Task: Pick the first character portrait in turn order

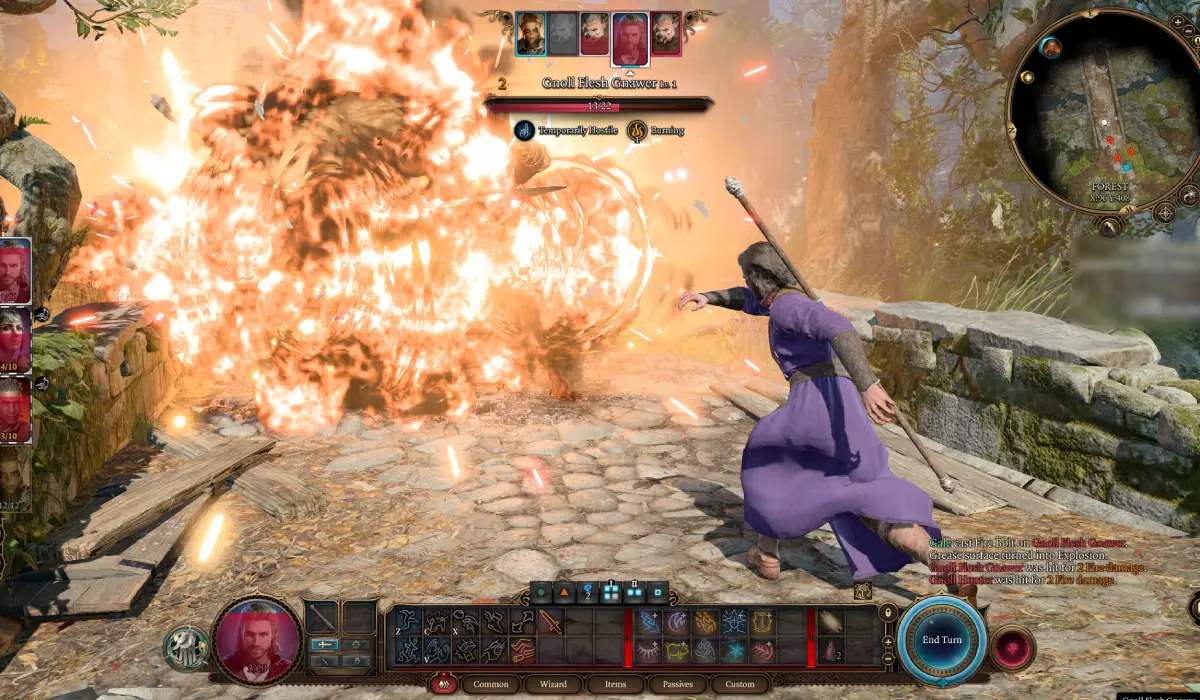Action: click(x=530, y=33)
